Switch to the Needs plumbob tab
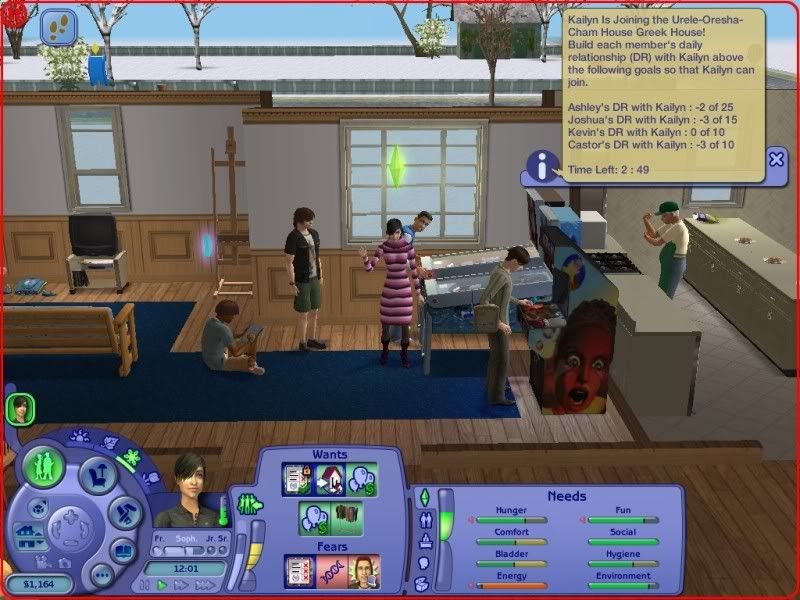The width and height of the screenshot is (800, 600). [x=423, y=497]
